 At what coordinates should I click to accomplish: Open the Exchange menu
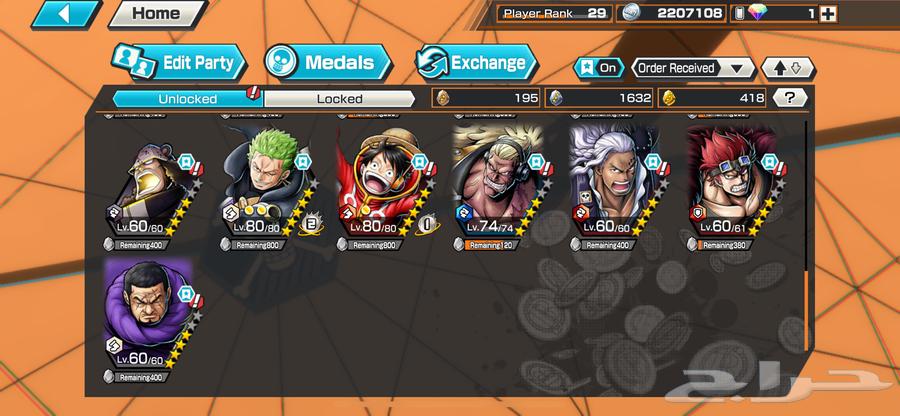476,62
